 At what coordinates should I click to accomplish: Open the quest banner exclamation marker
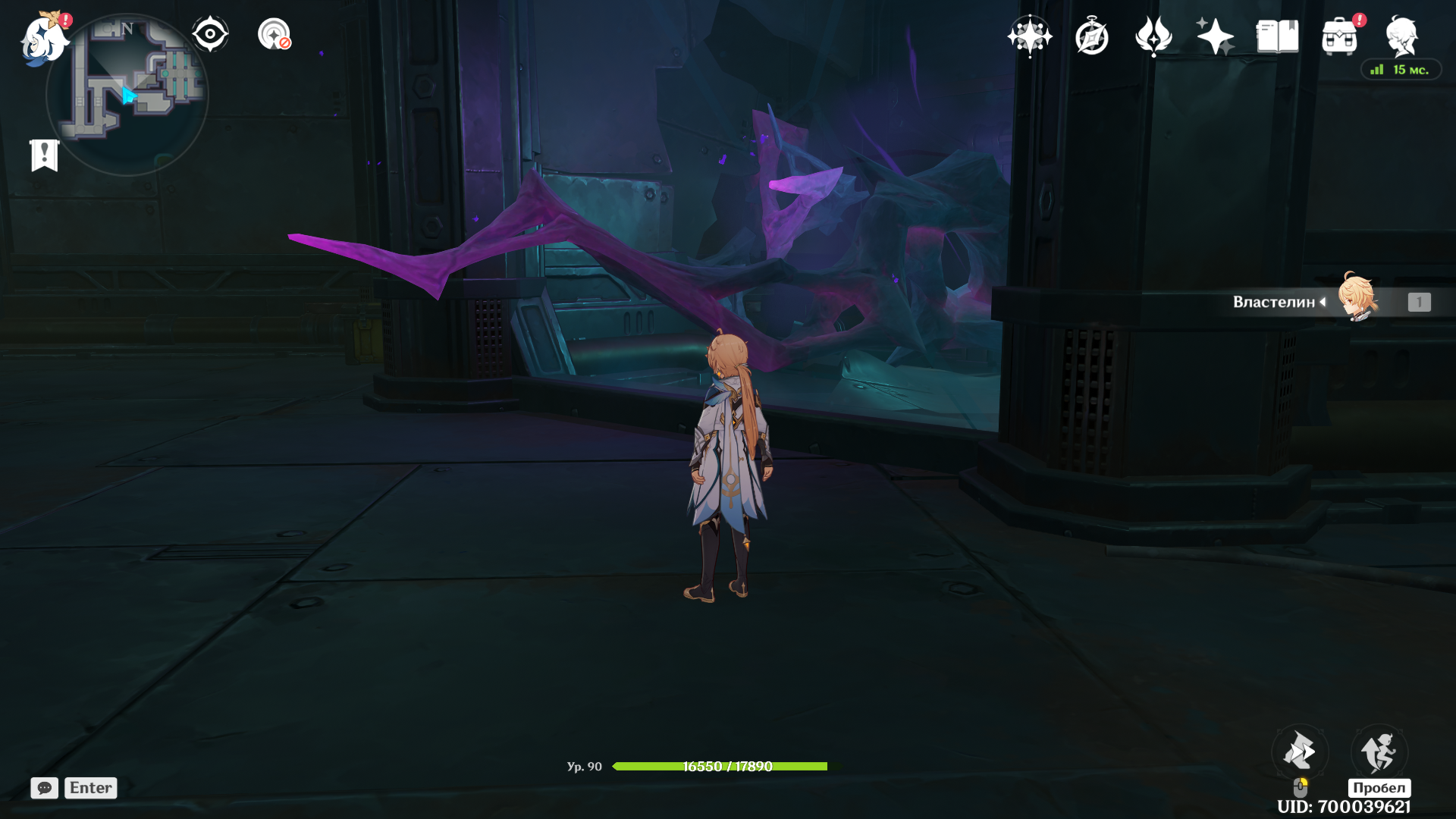45,155
